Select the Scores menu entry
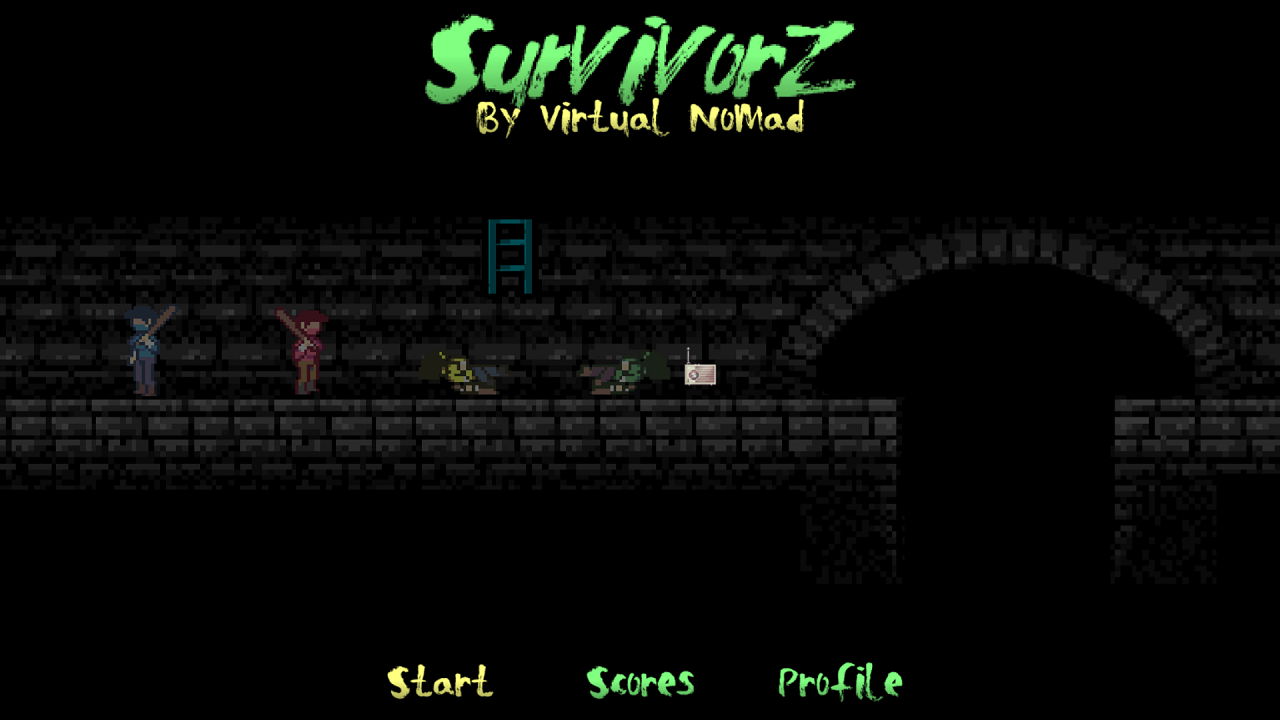 pos(640,683)
